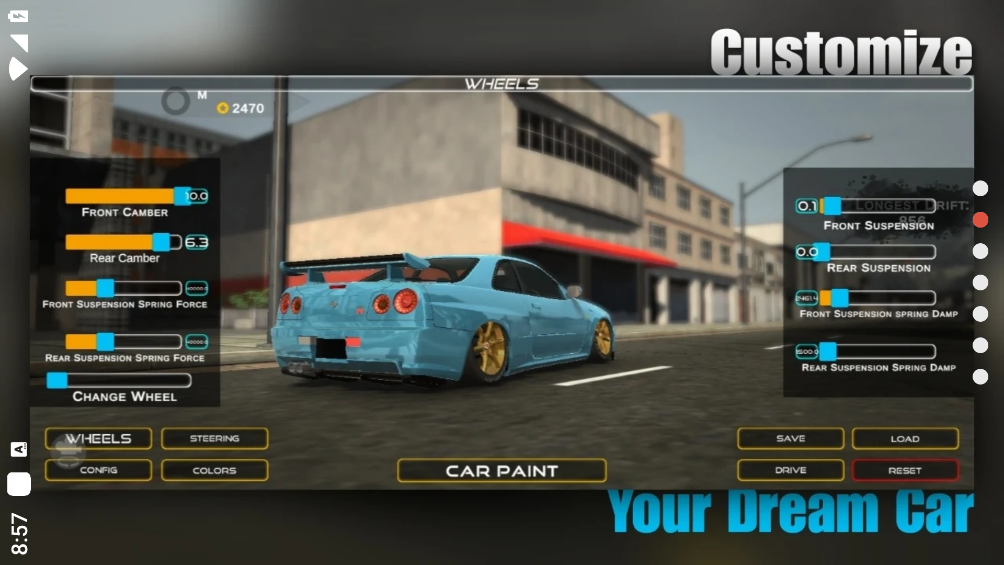This screenshot has height=565, width=1004.
Task: Open the Wheels customization tab
Action: tap(98, 438)
